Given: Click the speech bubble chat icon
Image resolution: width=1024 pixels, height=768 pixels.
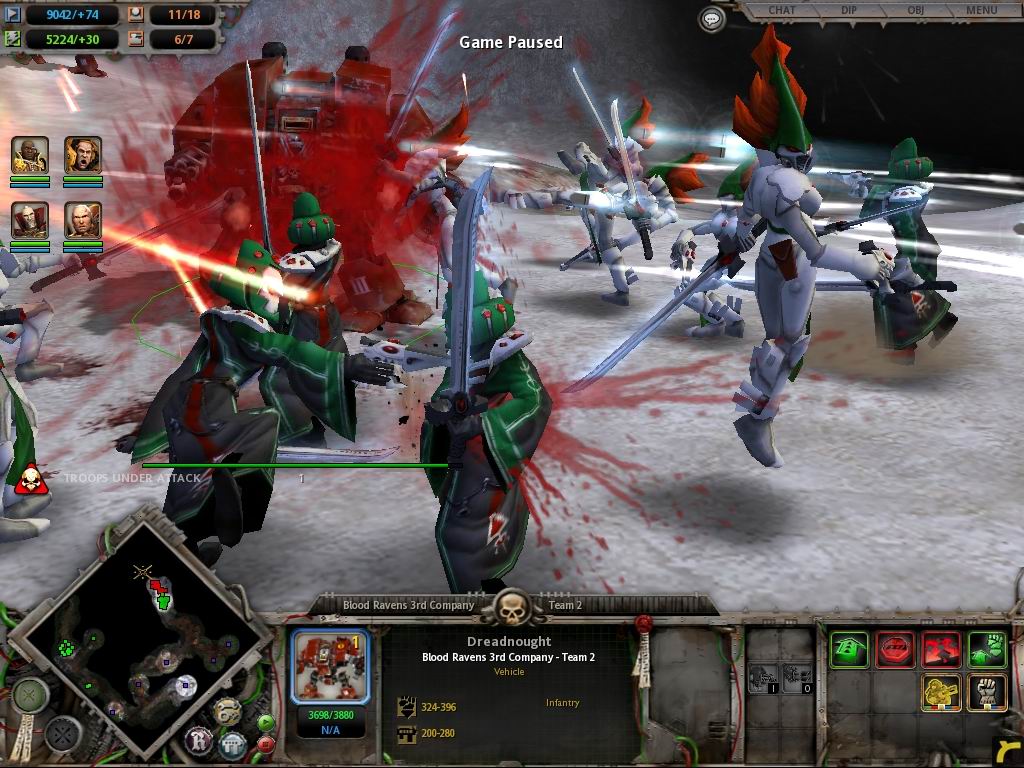Looking at the screenshot, I should click(x=711, y=18).
